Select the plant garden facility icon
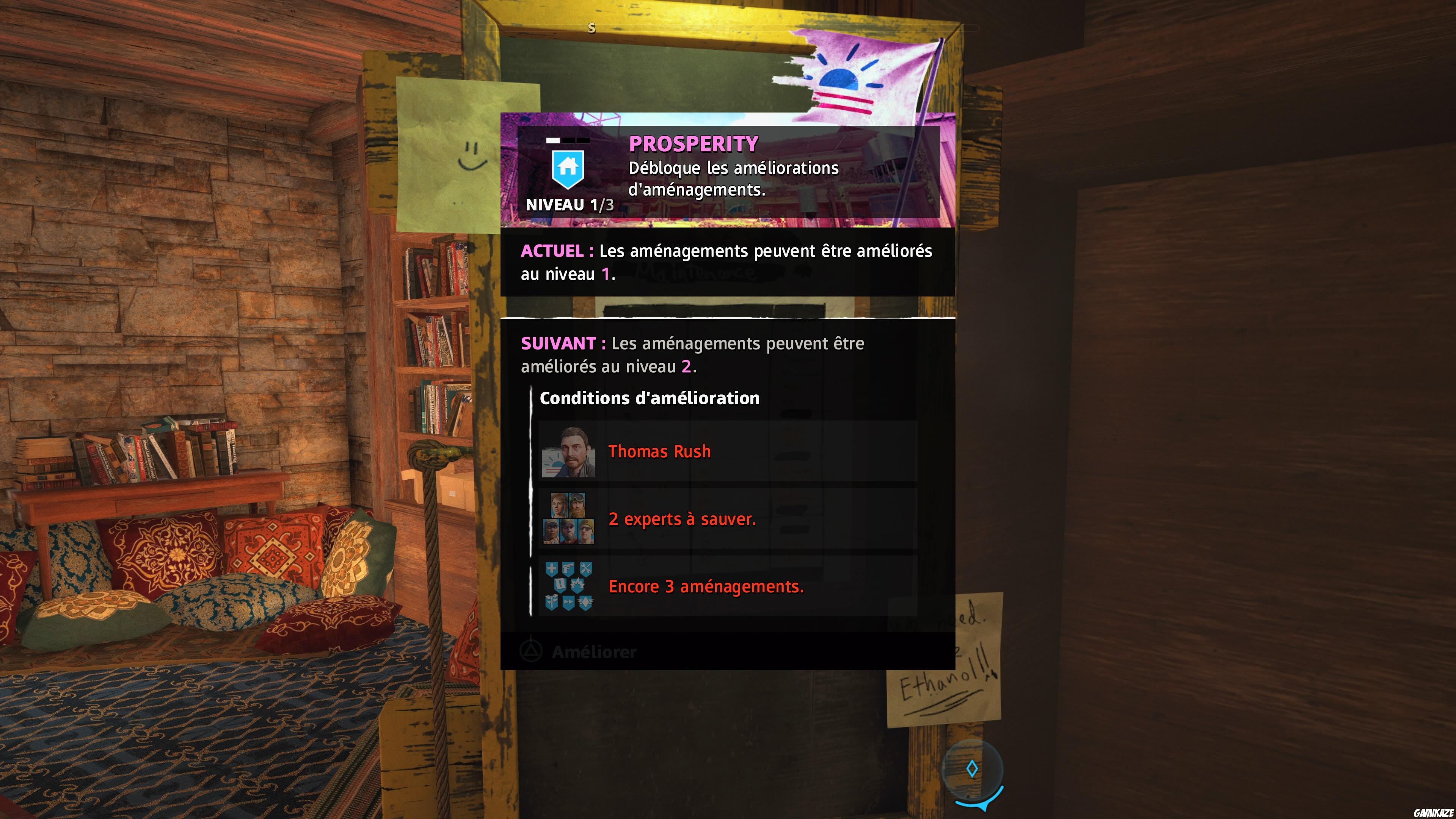Viewport: 1456px width, 819px height. [552, 602]
